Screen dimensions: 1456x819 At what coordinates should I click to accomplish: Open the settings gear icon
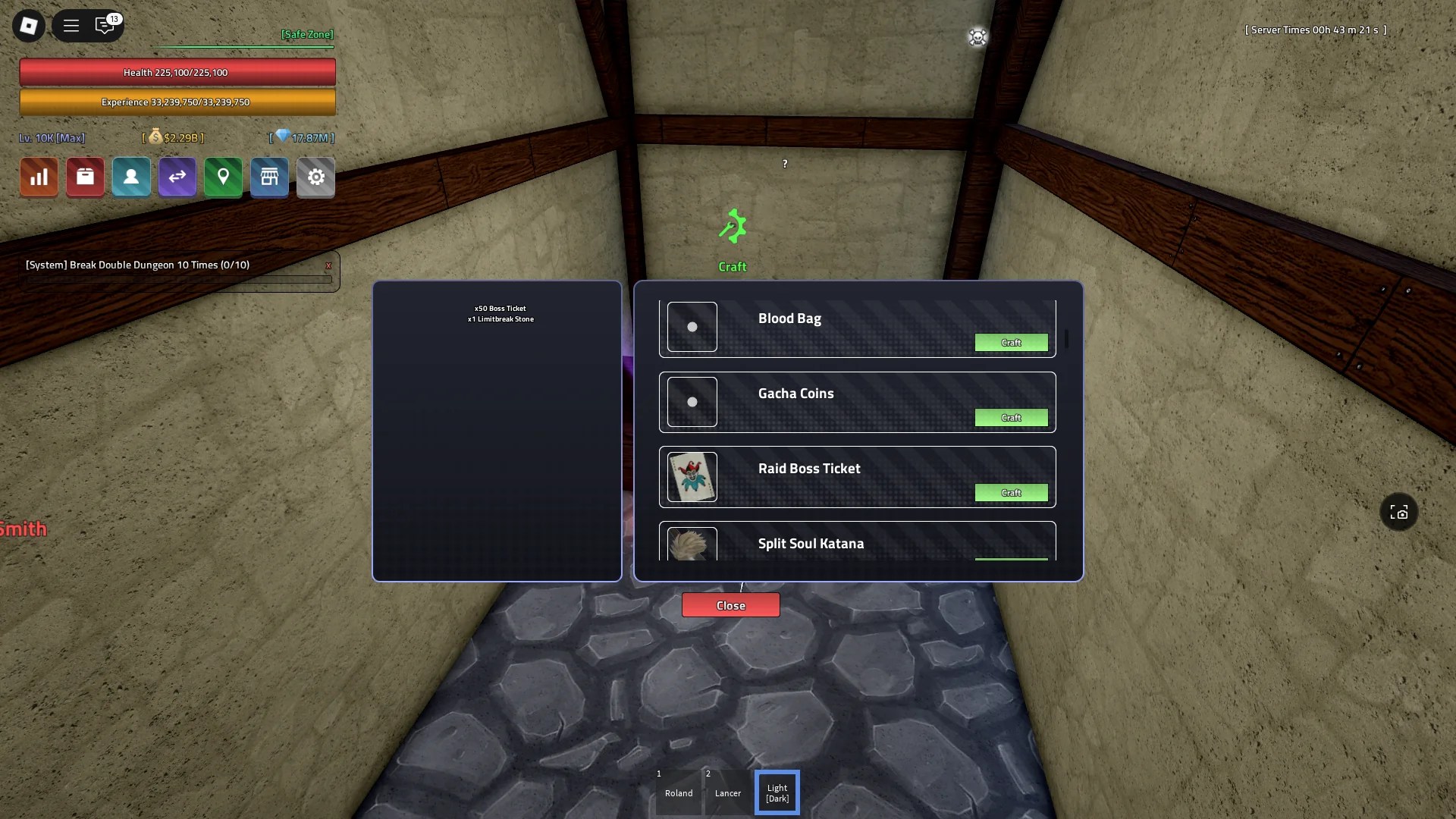[315, 177]
